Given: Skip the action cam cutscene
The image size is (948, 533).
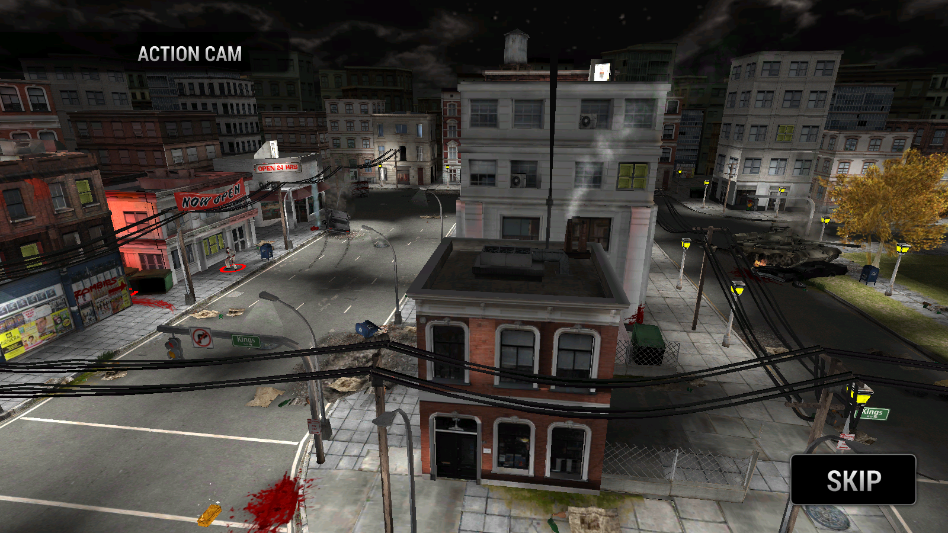Looking at the screenshot, I should (853, 480).
